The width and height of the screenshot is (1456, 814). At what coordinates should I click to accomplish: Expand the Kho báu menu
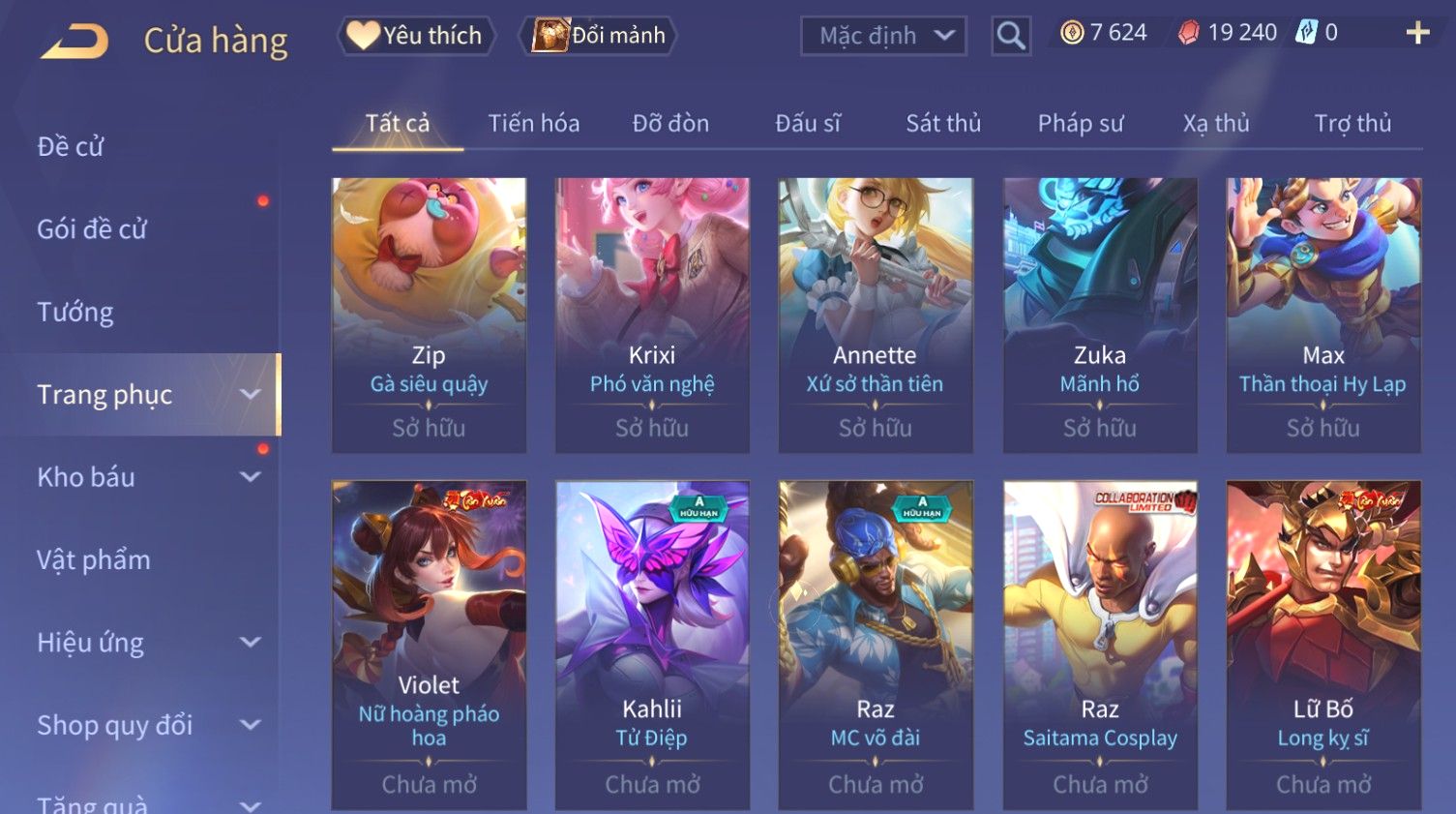click(x=145, y=477)
